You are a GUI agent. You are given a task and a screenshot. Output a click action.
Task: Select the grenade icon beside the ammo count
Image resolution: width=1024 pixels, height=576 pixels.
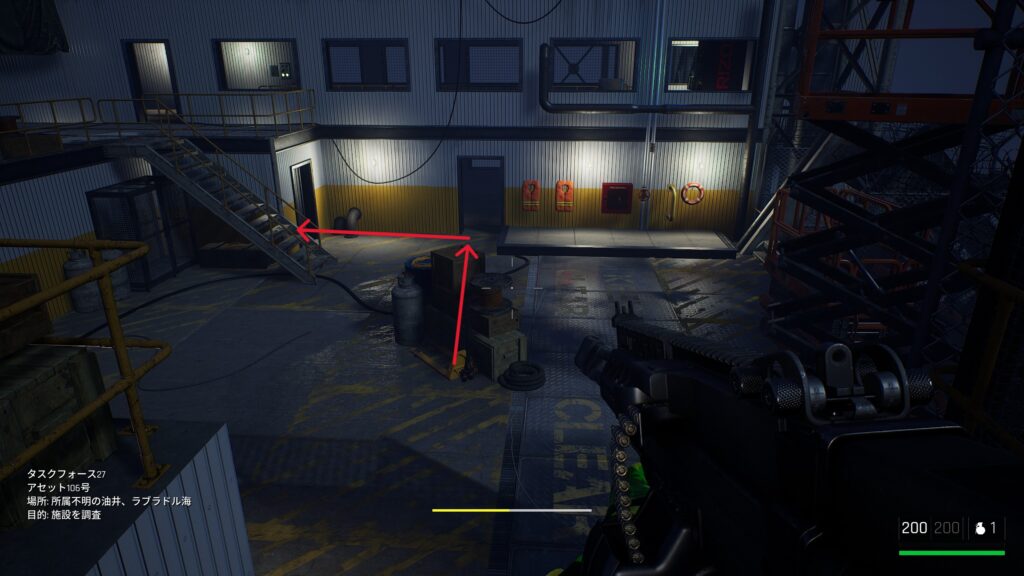click(x=979, y=528)
